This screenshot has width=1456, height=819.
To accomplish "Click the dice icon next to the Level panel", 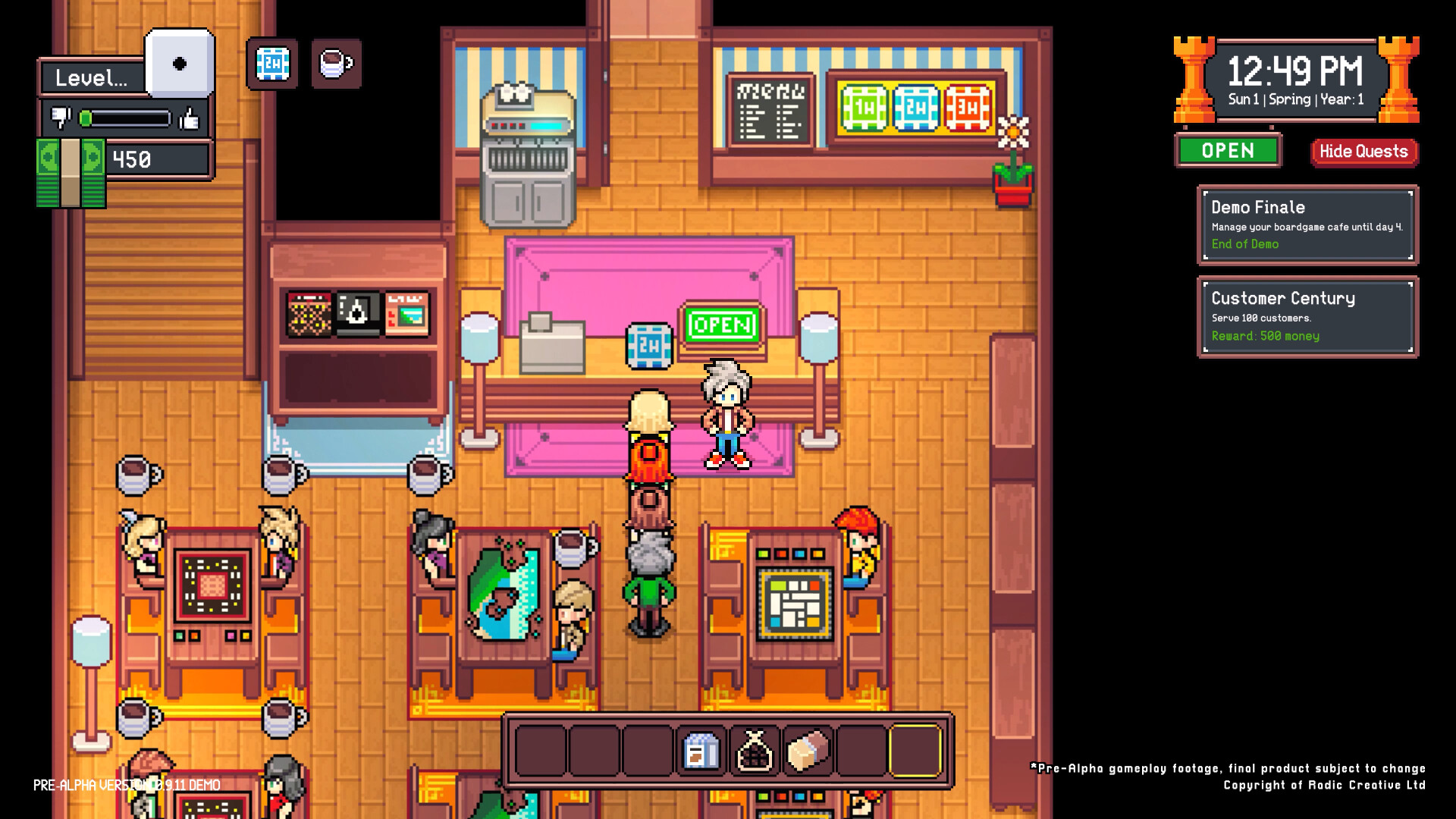I will pyautogui.click(x=179, y=64).
